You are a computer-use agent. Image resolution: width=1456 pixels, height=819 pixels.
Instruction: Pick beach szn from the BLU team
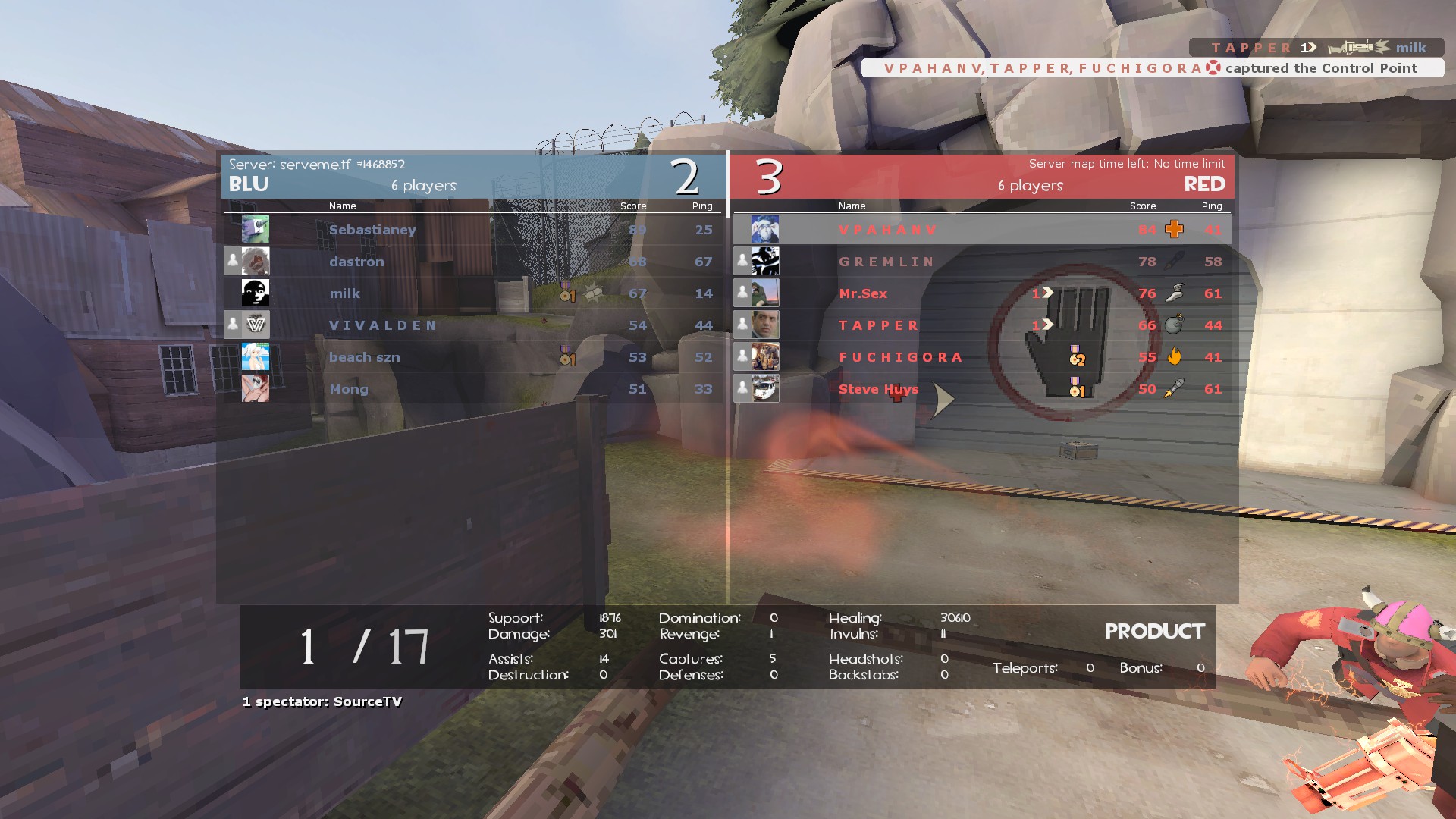365,357
